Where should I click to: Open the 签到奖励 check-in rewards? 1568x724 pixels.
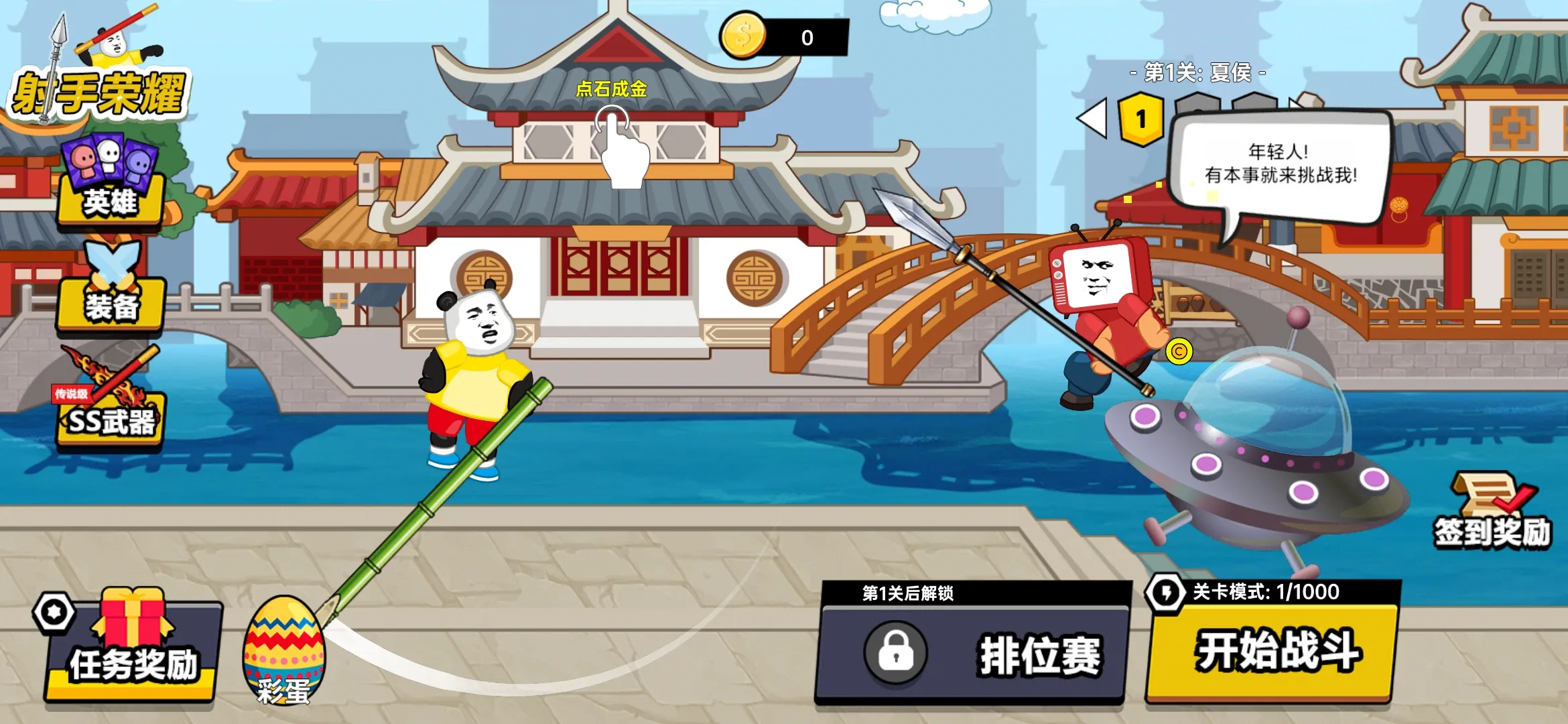tap(1492, 513)
